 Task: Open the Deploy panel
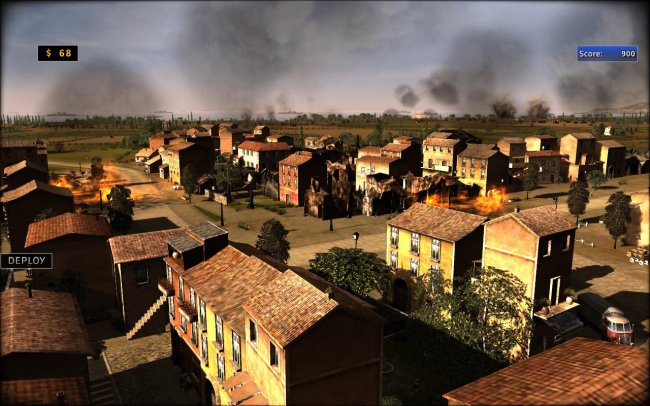pyautogui.click(x=26, y=261)
